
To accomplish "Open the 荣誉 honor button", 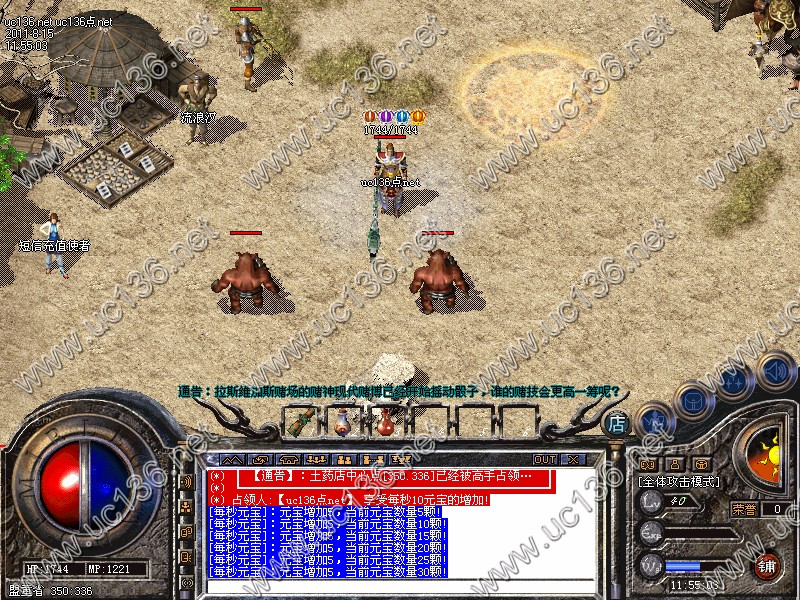I will 744,509.
